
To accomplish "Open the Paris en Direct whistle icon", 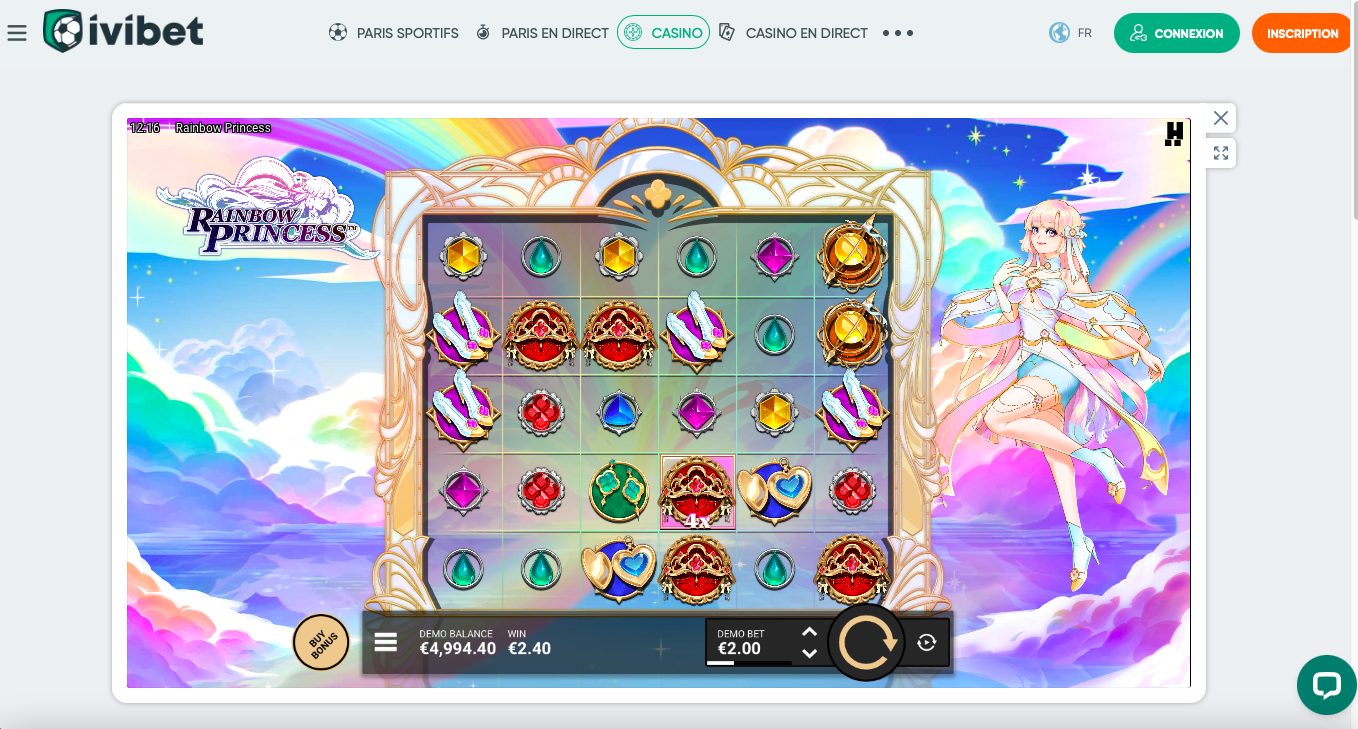I will (481, 32).
